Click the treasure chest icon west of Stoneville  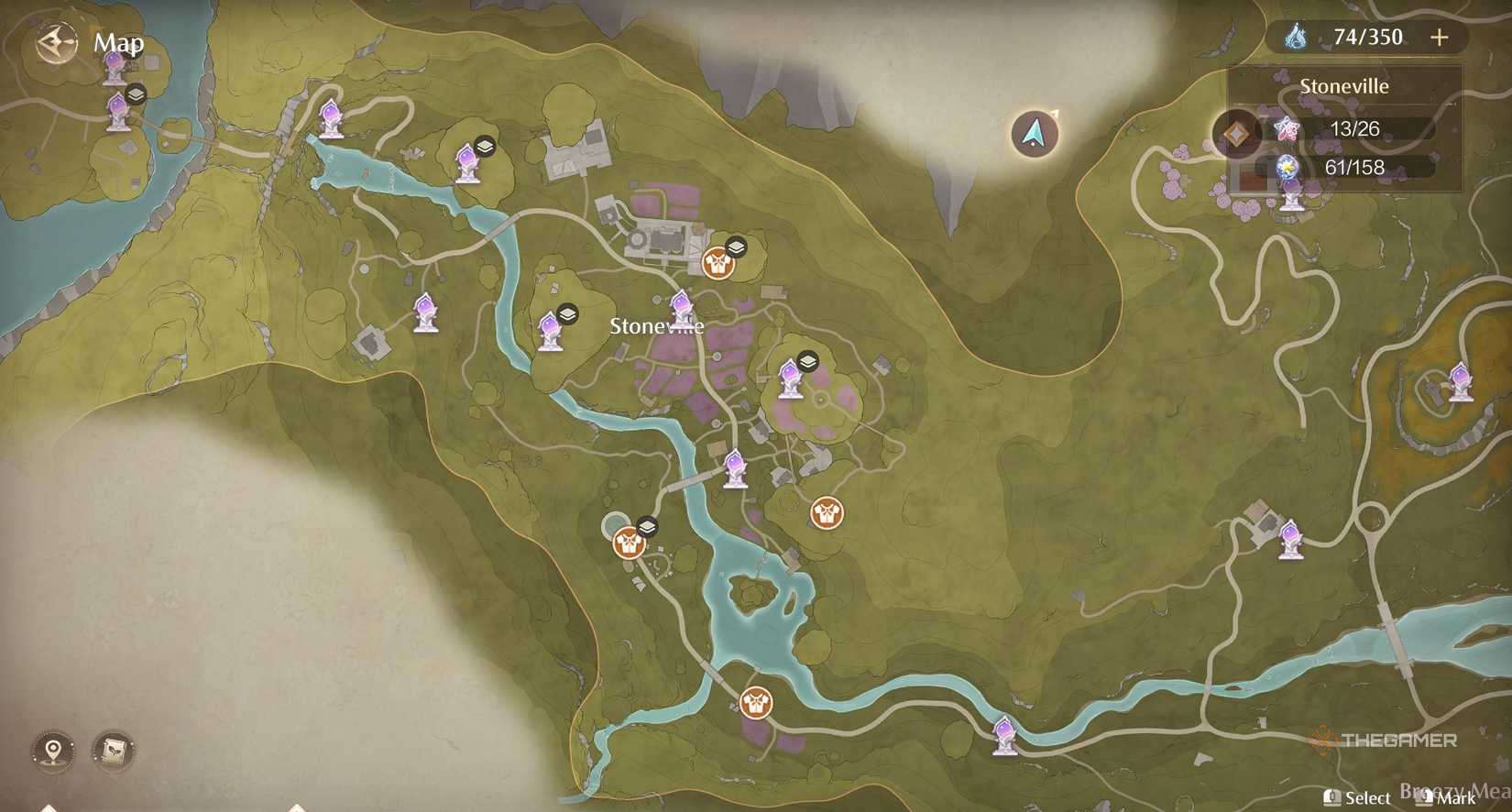point(569,313)
